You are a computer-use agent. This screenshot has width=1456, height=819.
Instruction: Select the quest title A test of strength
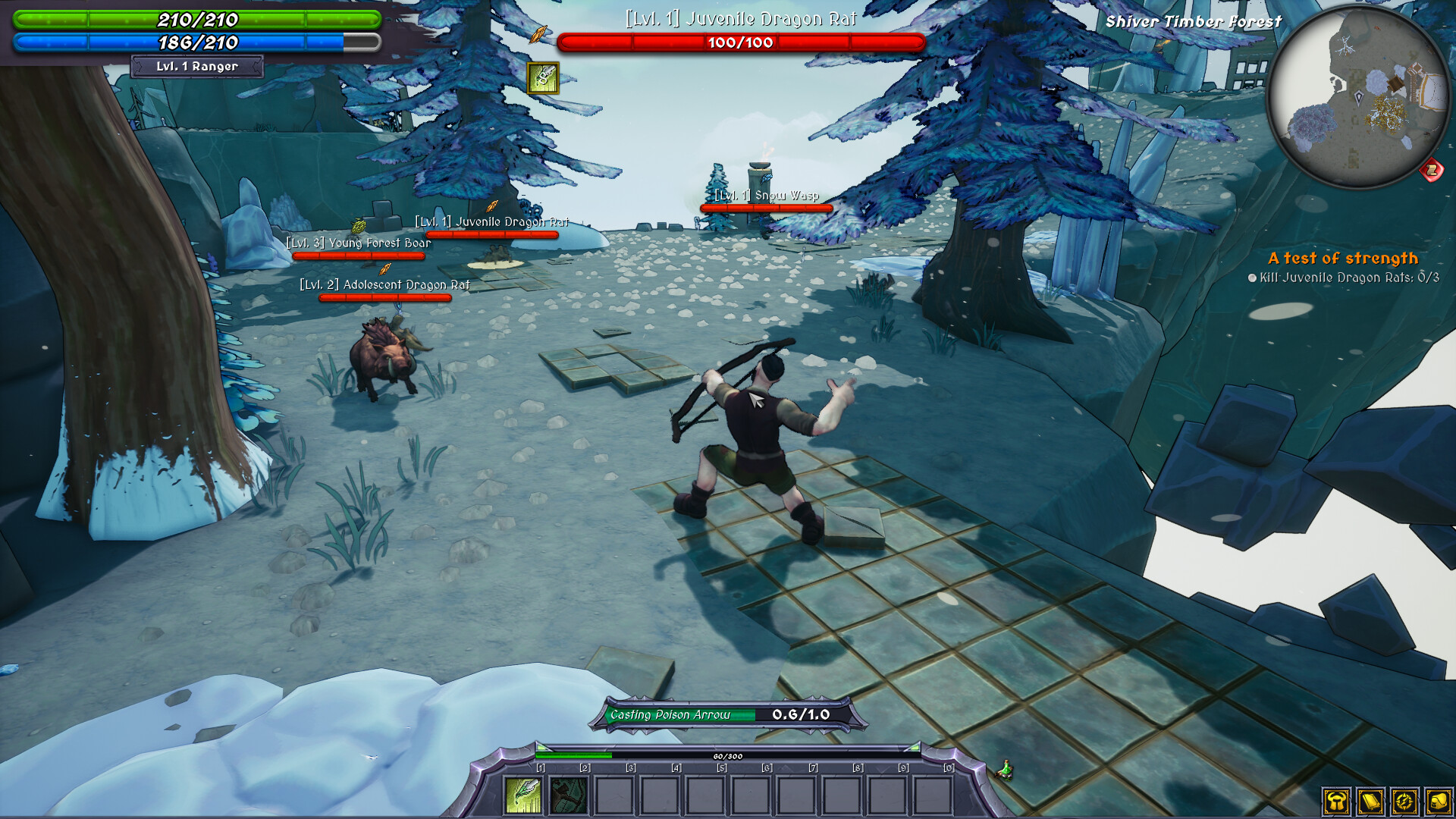[x=1342, y=258]
